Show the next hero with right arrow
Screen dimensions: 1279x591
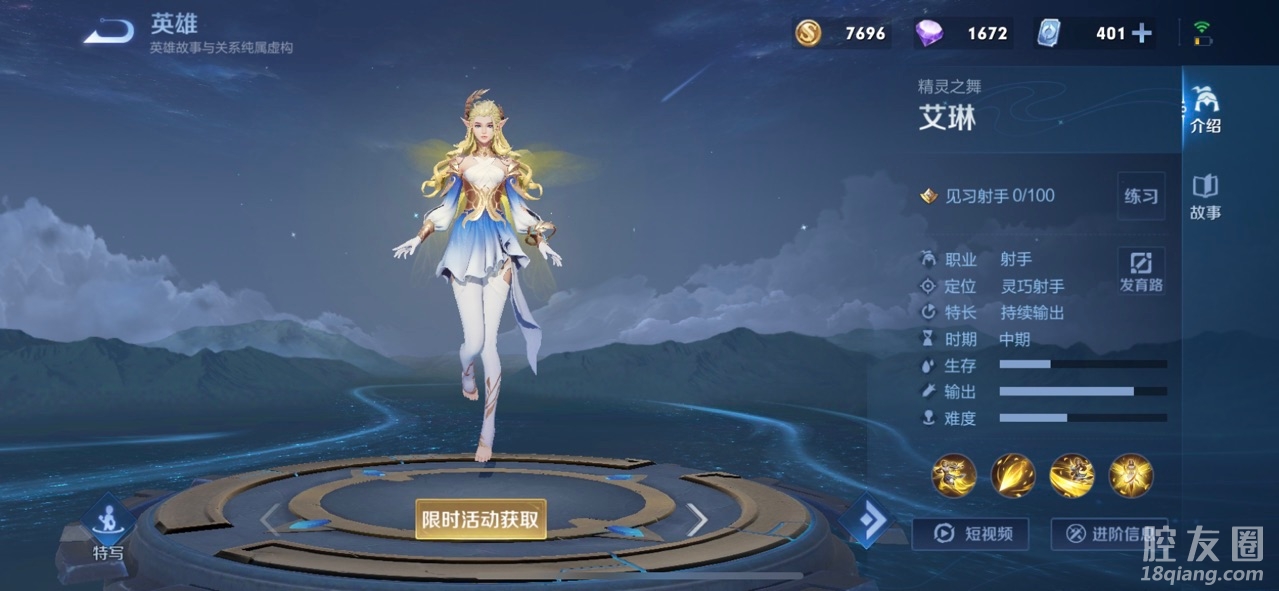point(697,519)
